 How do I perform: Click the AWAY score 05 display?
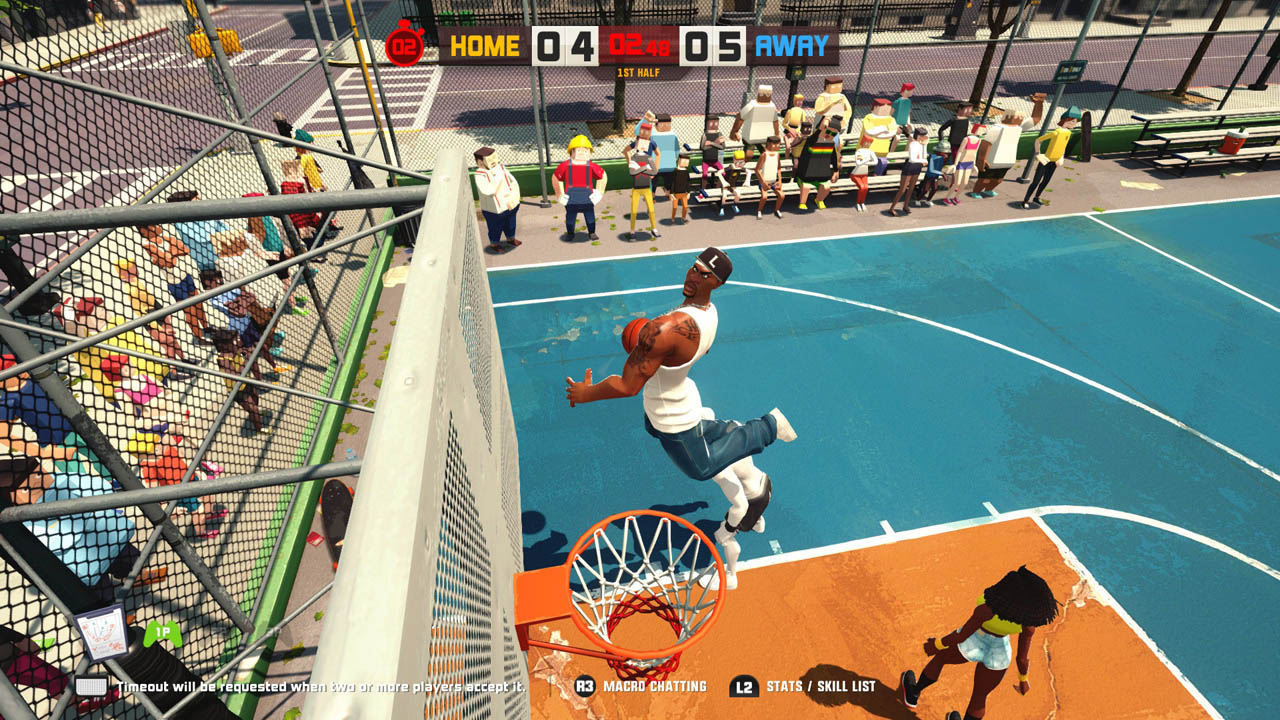[x=714, y=46]
